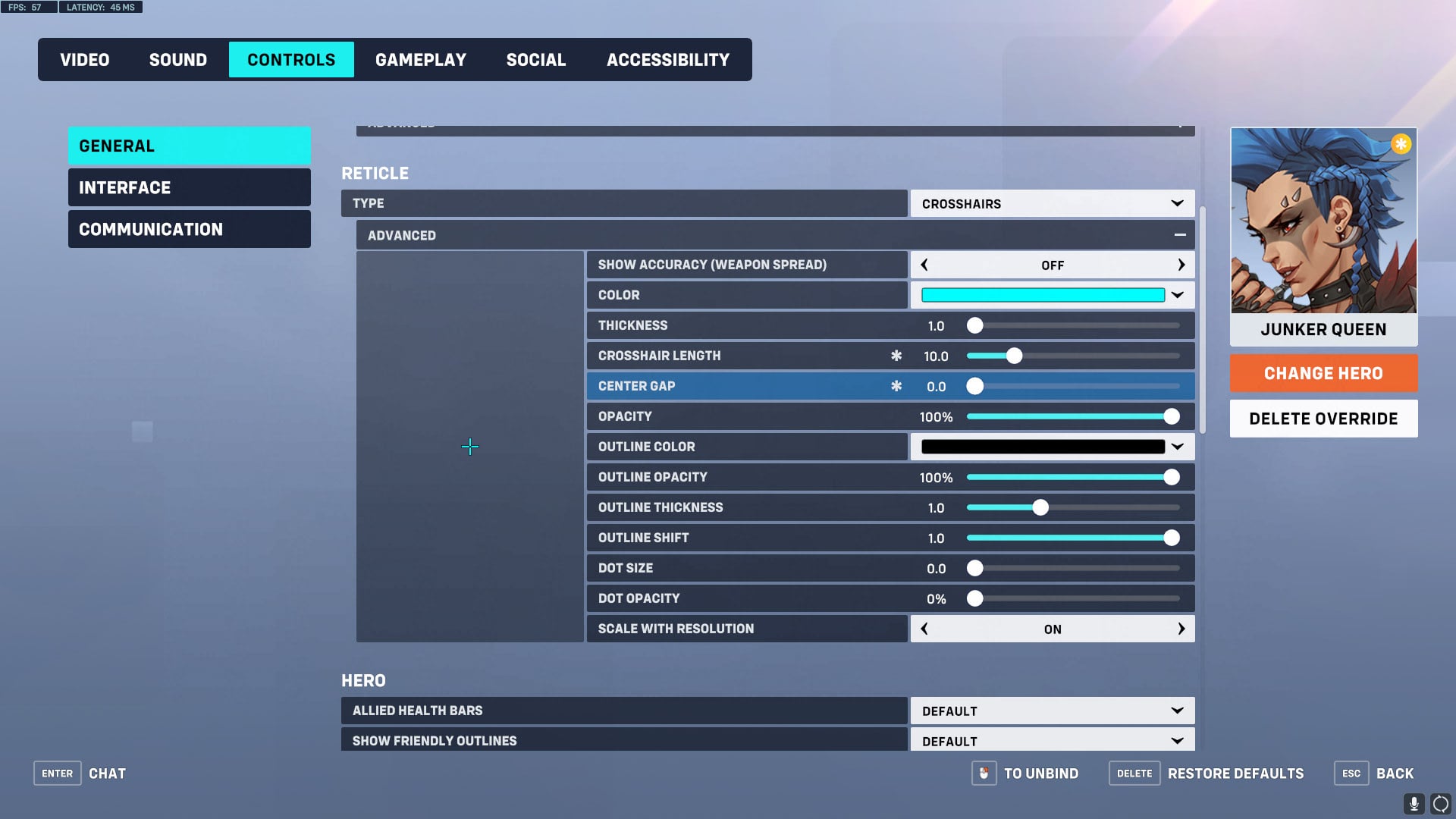Image resolution: width=1456 pixels, height=819 pixels.
Task: Click the orange asterisk badge on Junker Queen's portrait
Action: click(x=1401, y=143)
